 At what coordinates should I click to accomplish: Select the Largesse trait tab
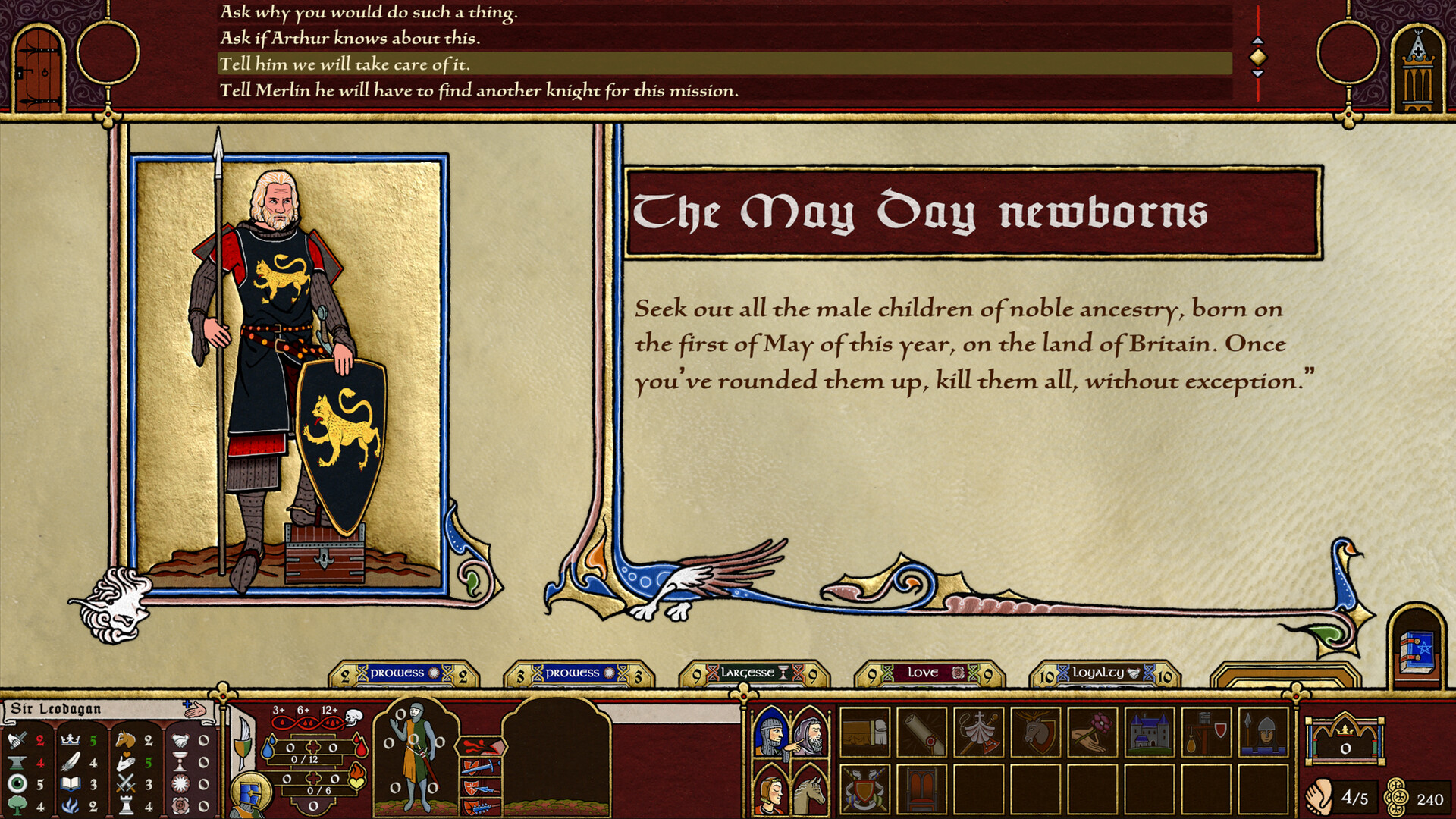pos(754,673)
